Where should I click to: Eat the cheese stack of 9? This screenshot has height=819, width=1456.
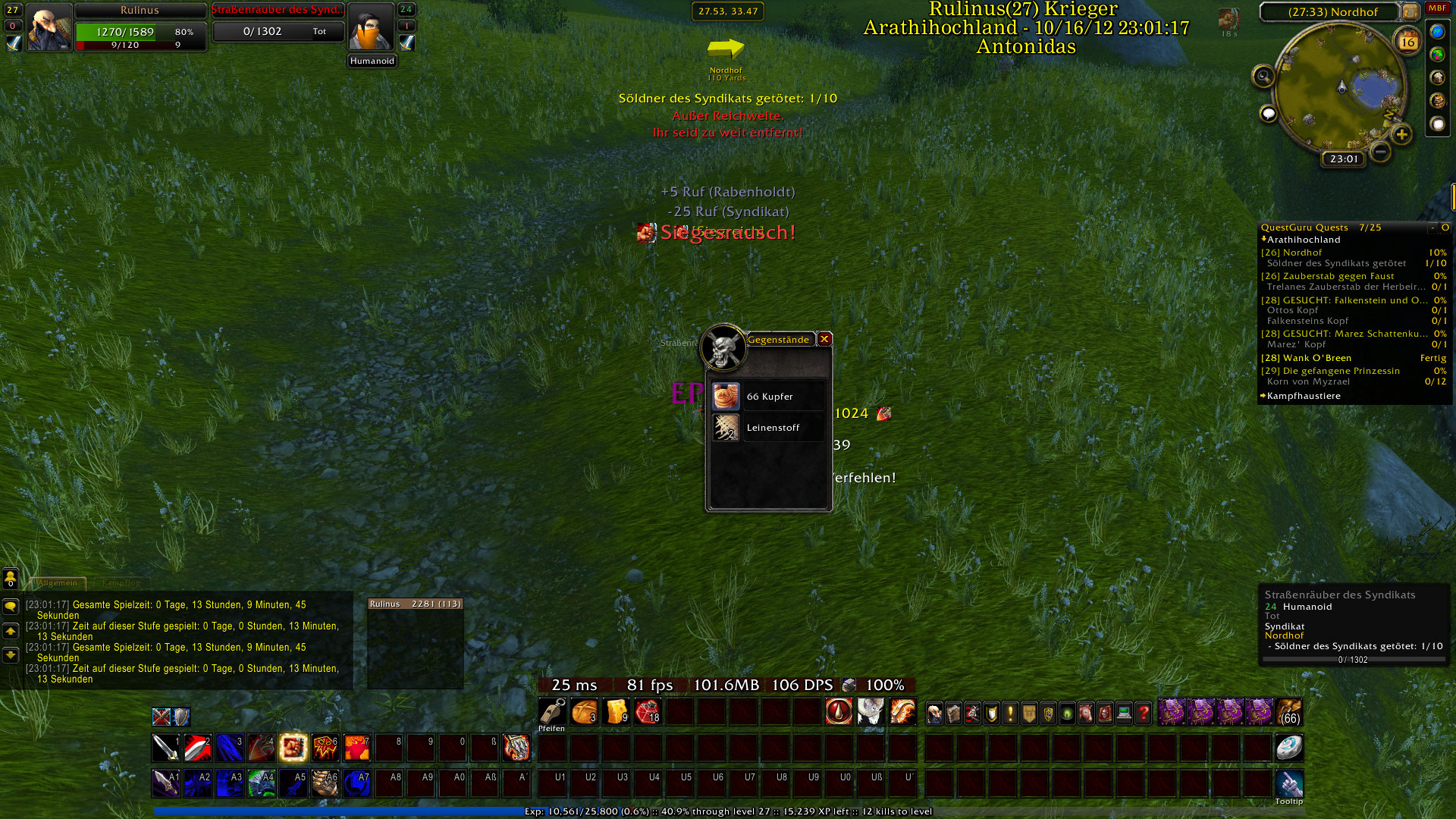tap(617, 712)
